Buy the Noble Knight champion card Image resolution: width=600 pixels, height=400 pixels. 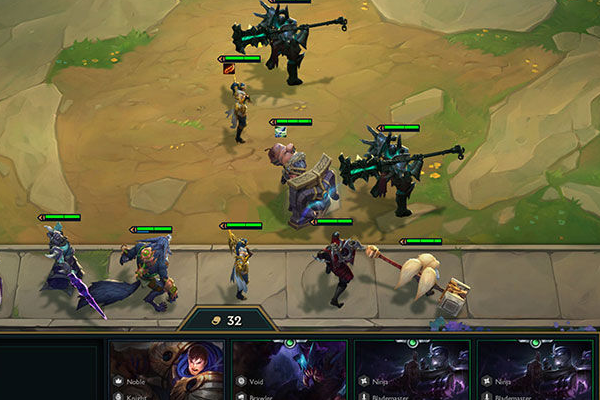pyautogui.click(x=167, y=372)
